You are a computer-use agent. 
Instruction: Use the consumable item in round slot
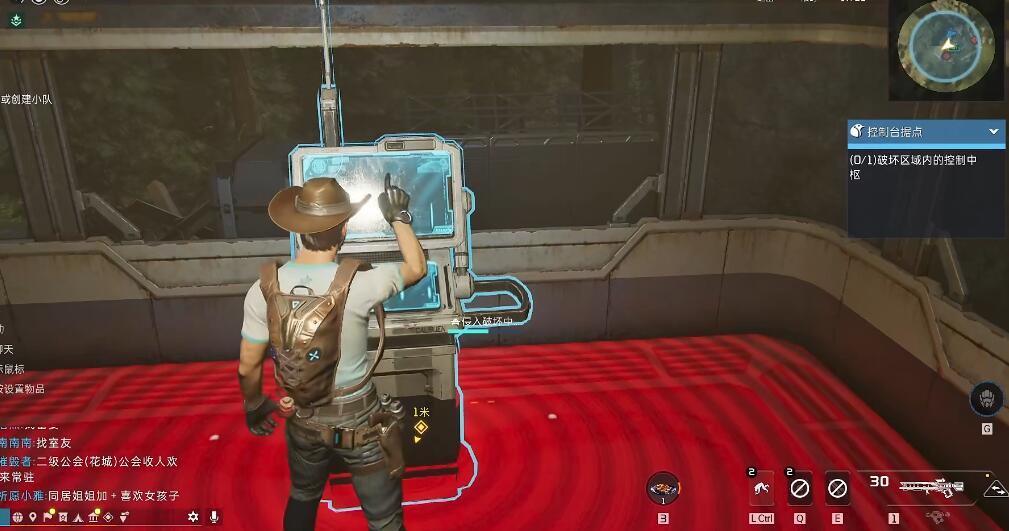[663, 488]
